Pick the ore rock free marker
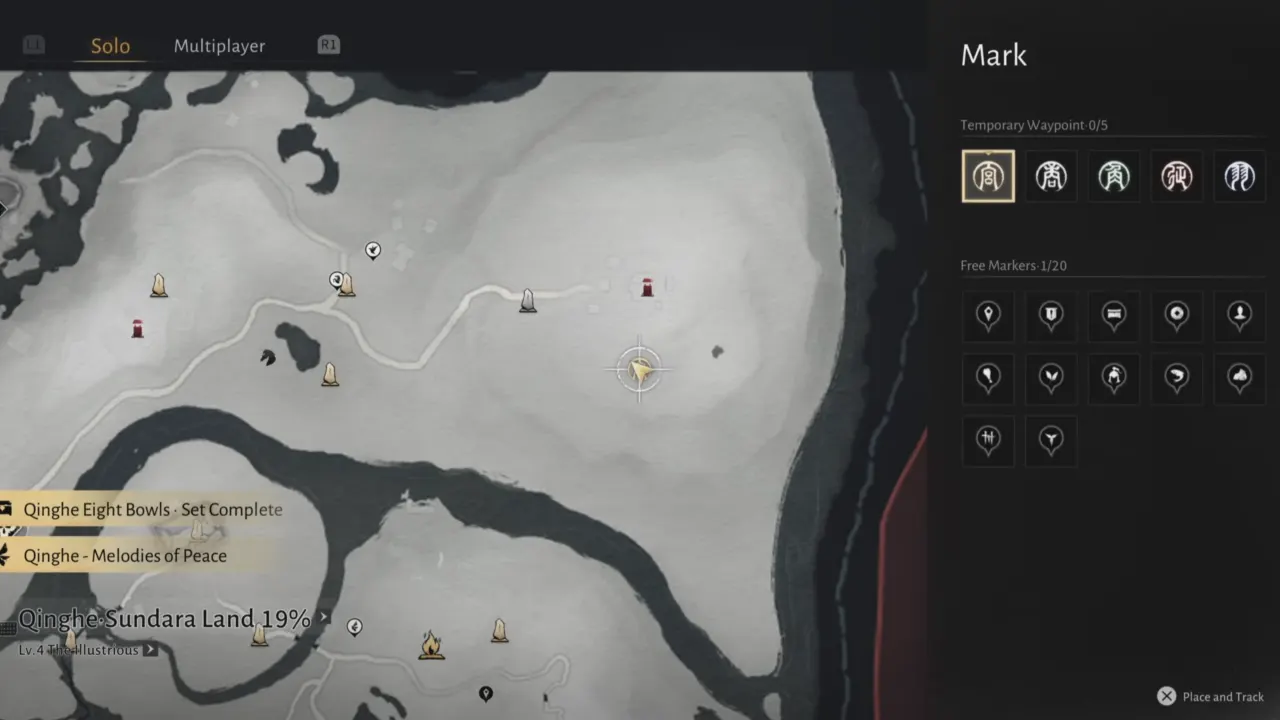Image resolution: width=1280 pixels, height=720 pixels. click(x=1239, y=378)
